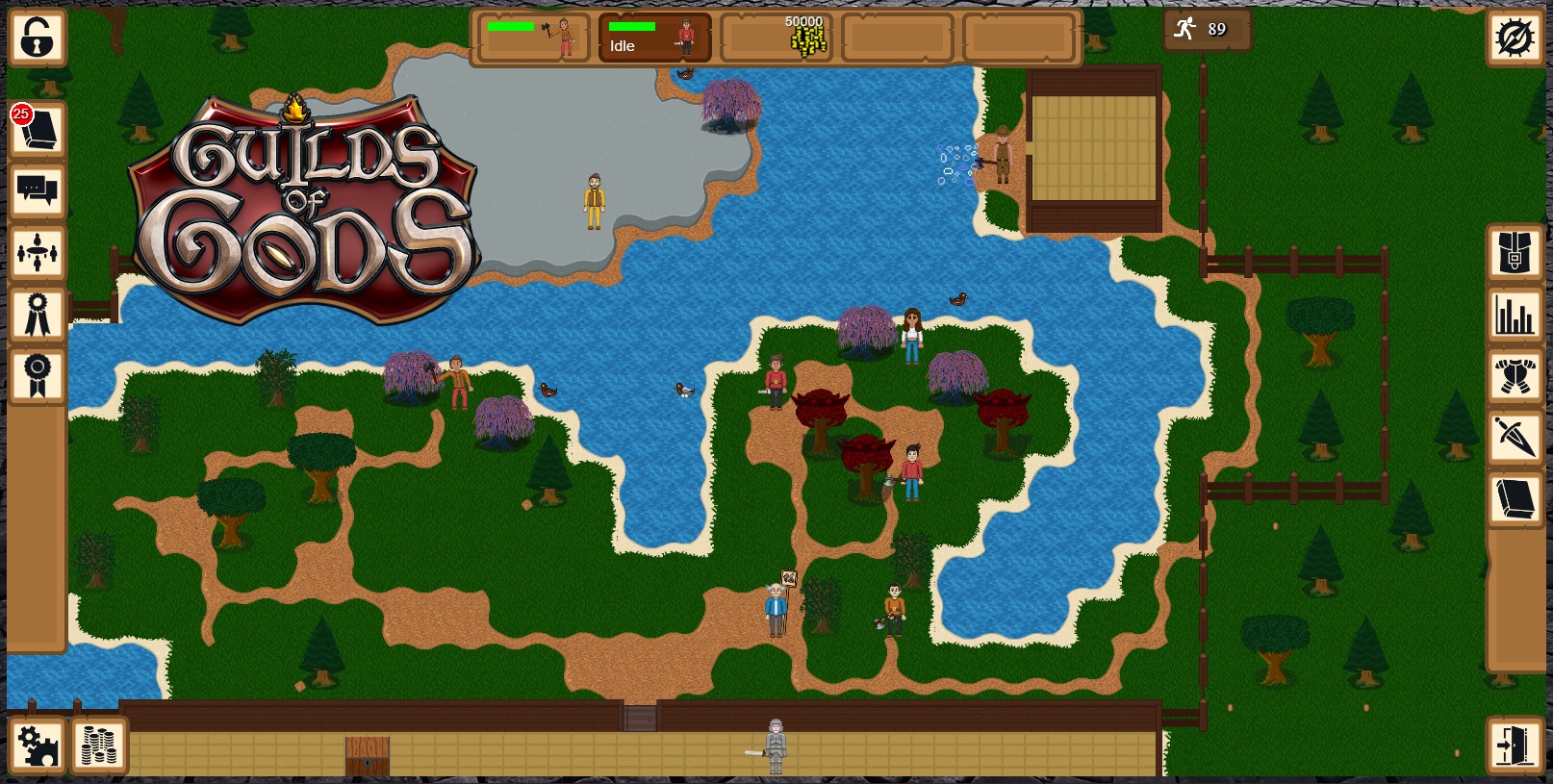The width and height of the screenshot is (1553, 784).
Task: Open the right-side book icon
Action: (1515, 499)
